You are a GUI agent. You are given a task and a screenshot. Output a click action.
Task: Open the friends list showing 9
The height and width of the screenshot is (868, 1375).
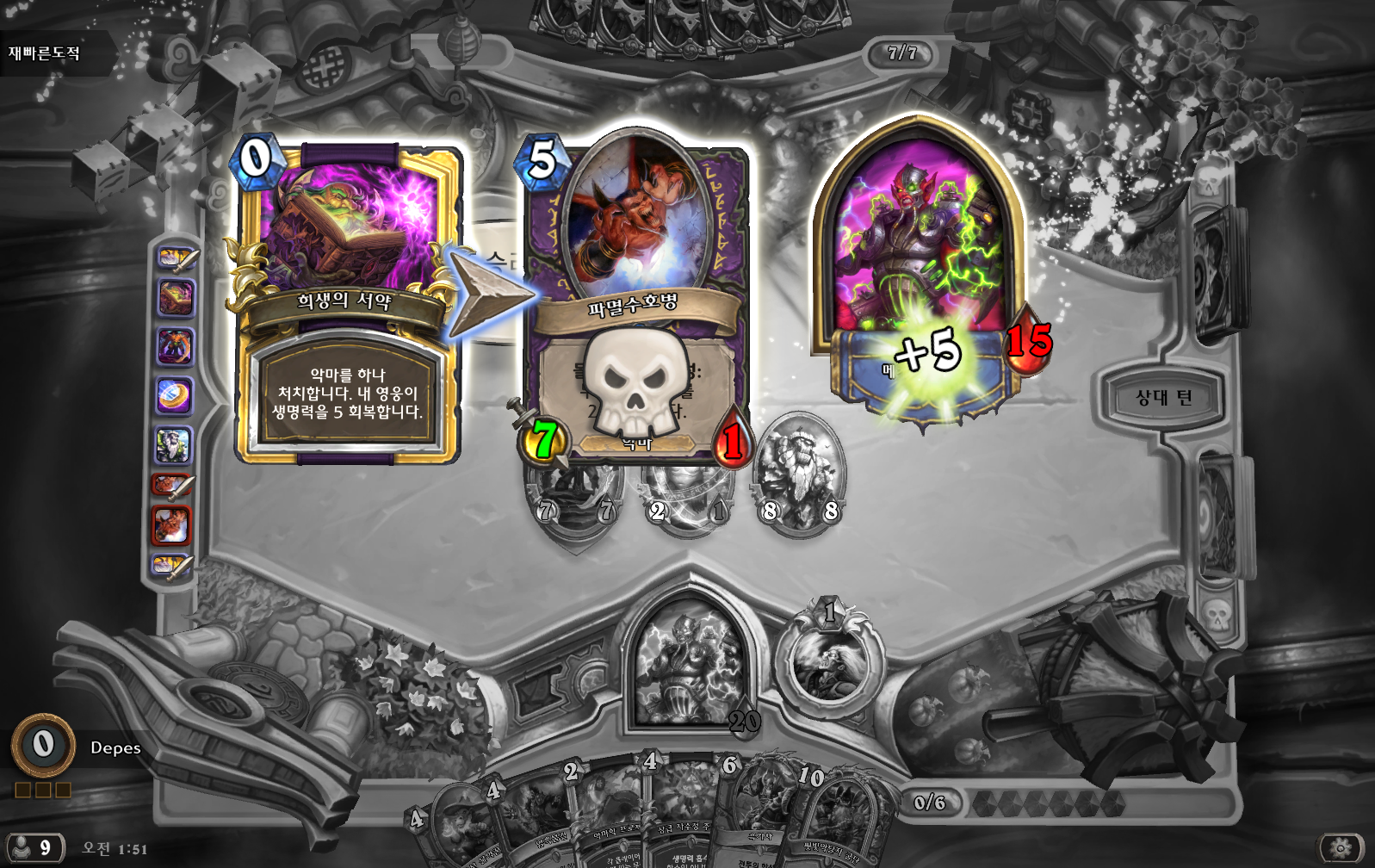point(33,848)
